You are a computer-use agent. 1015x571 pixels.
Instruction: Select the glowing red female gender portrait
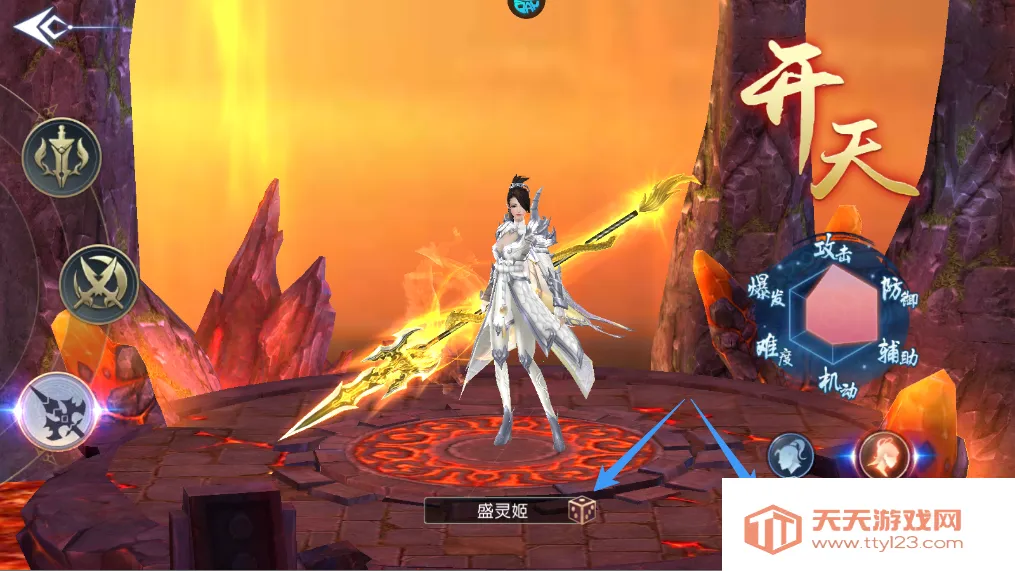pos(884,457)
